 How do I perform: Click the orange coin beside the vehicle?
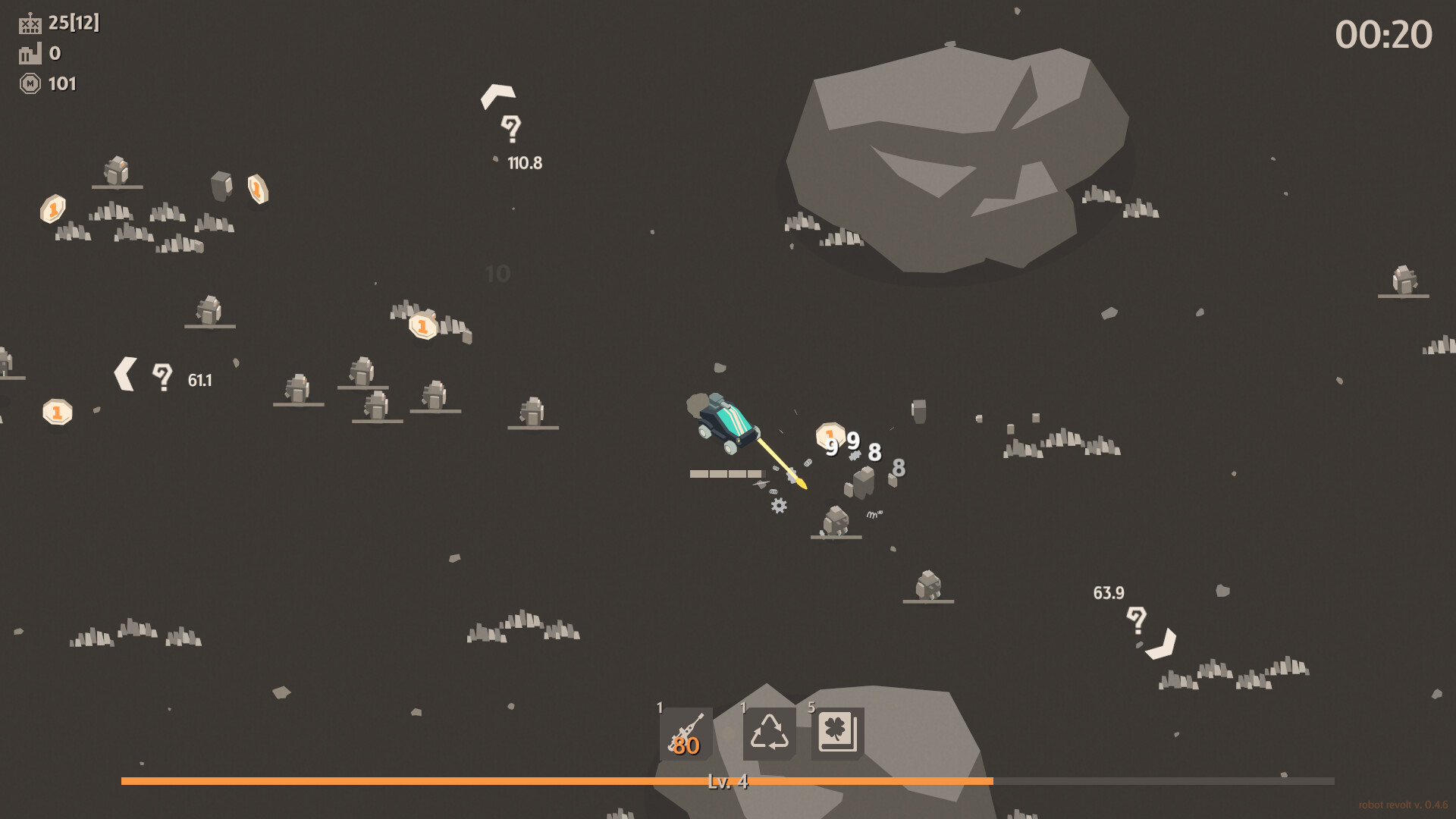tap(830, 435)
